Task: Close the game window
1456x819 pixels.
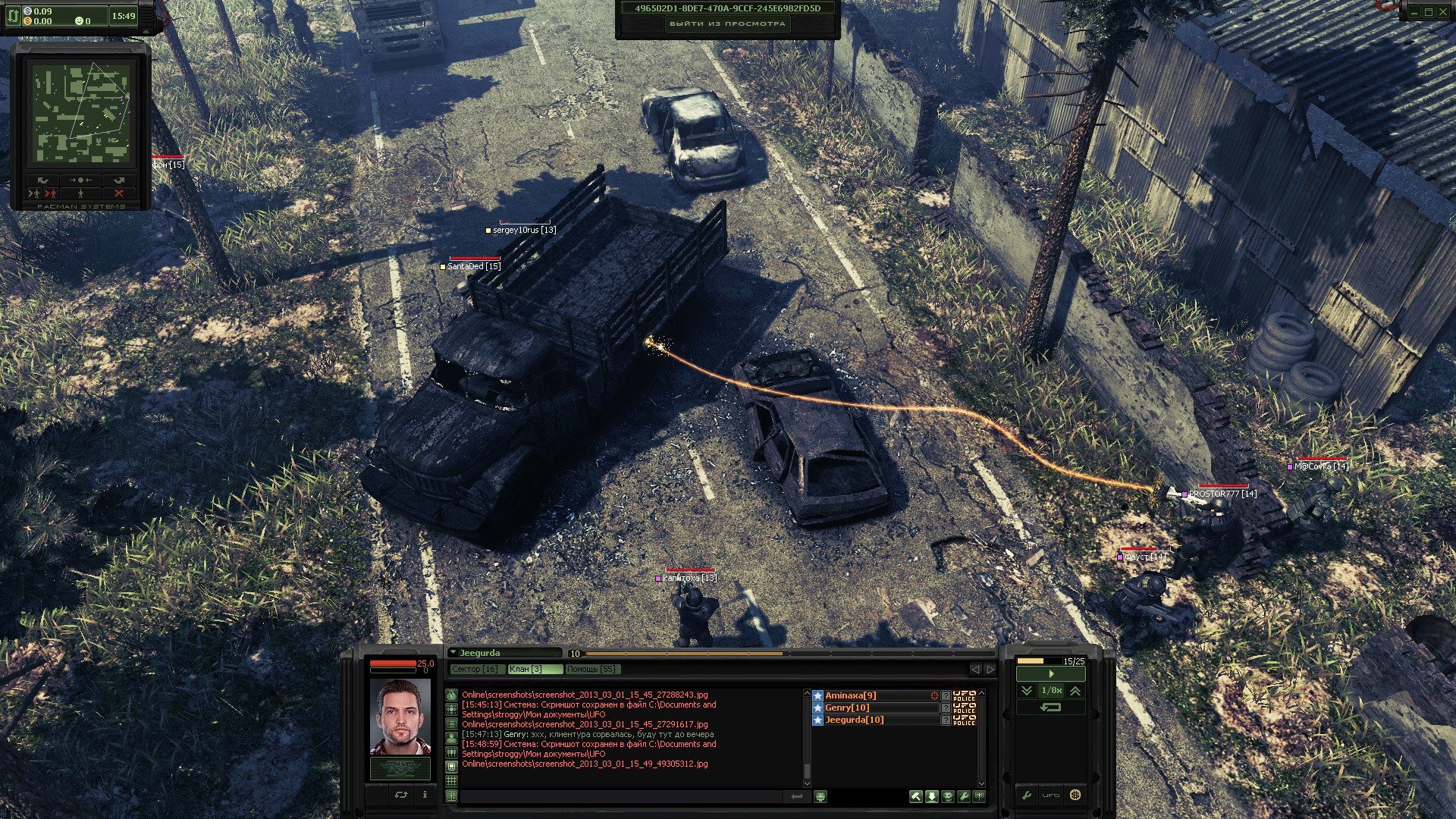Action: click(1443, 11)
